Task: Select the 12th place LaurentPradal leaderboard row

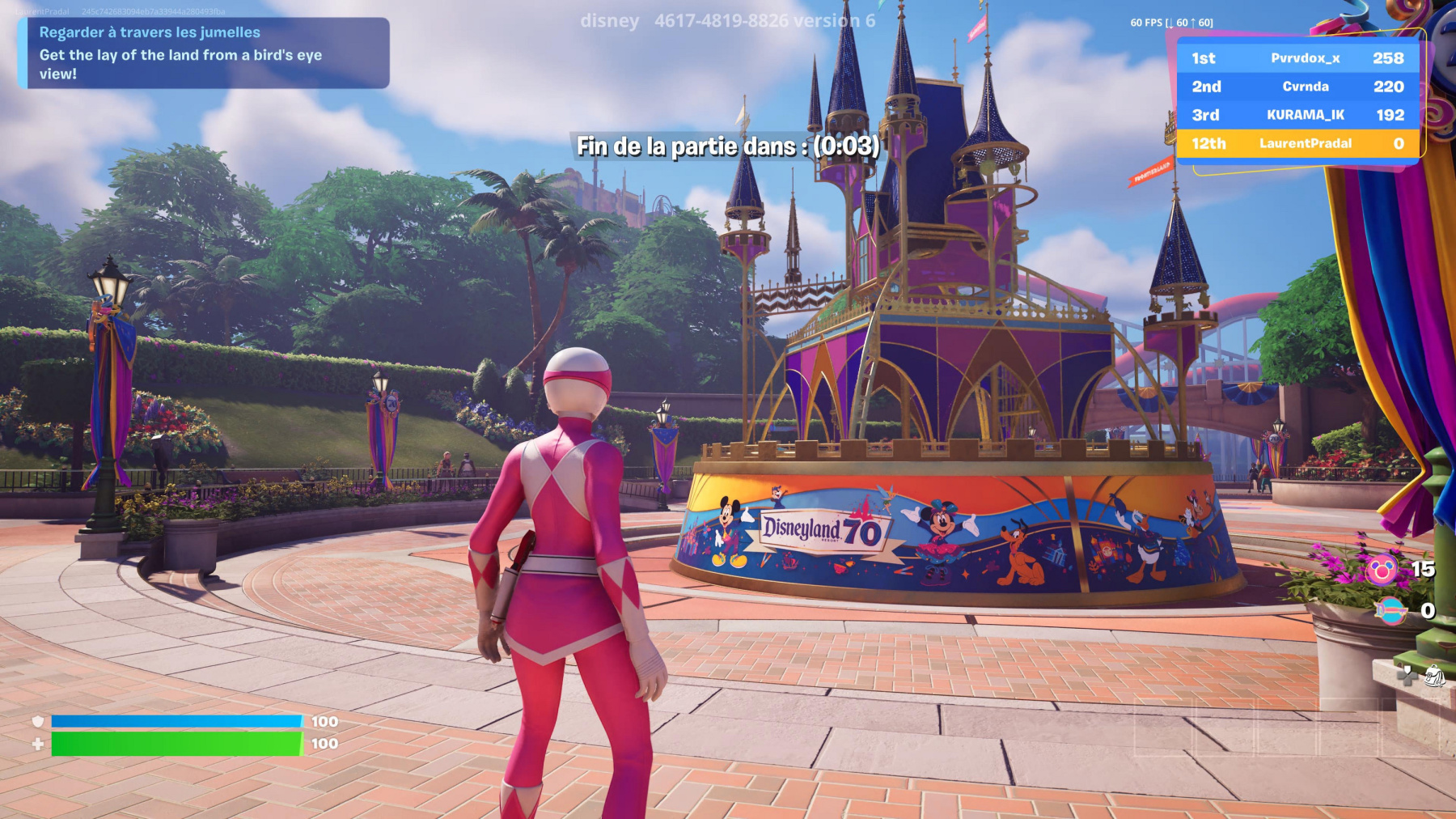Action: (1297, 143)
